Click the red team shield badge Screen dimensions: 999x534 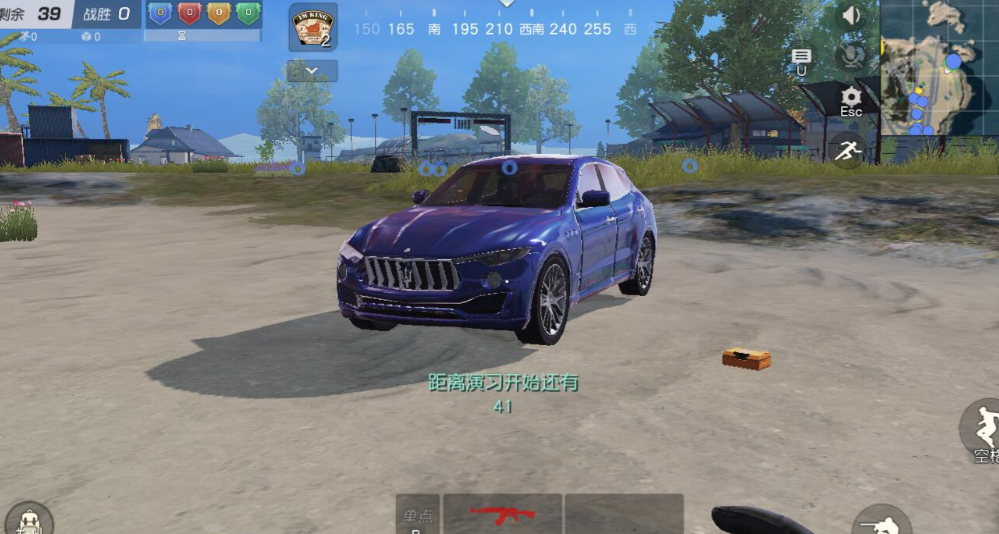coord(189,13)
